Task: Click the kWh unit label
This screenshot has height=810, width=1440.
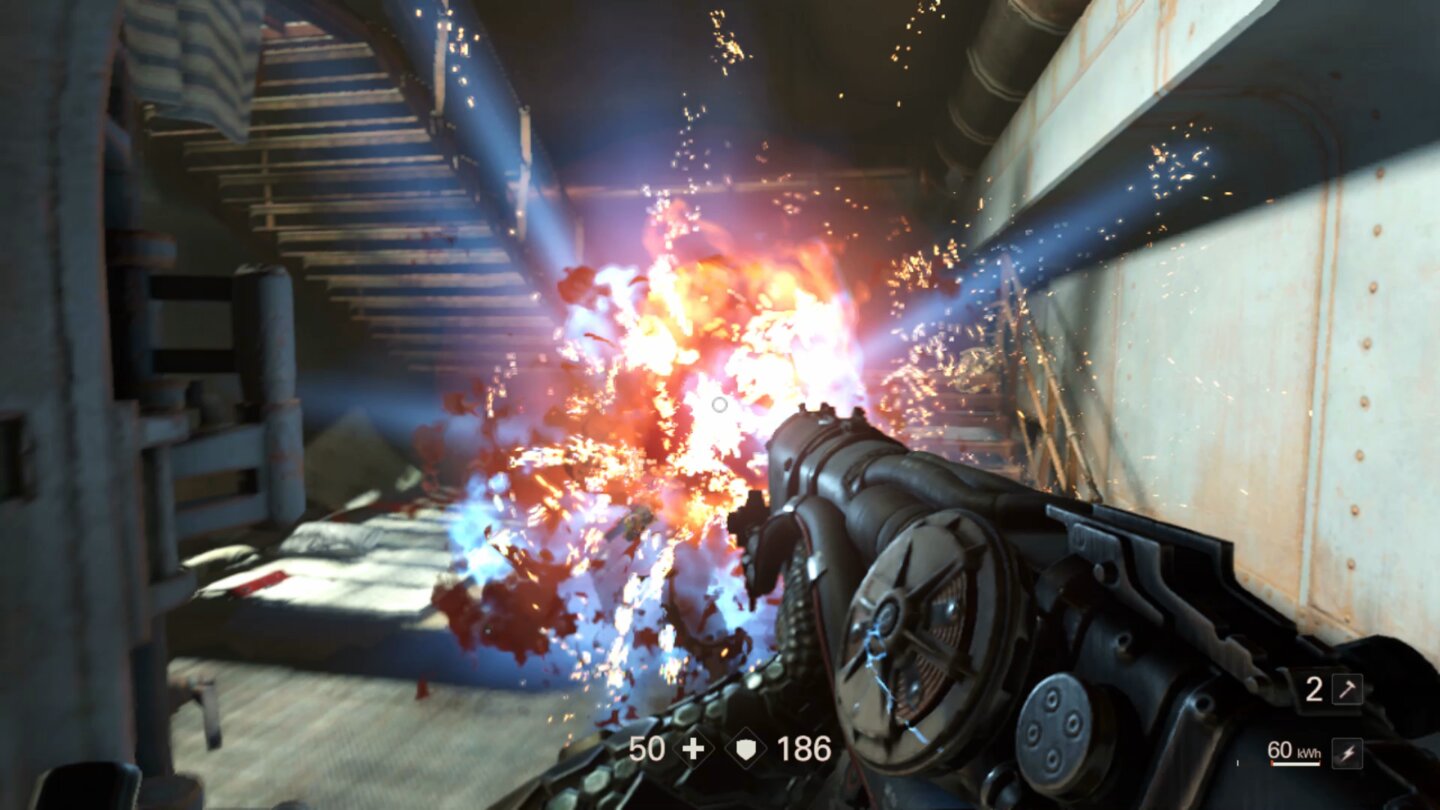Action: (x=1310, y=753)
